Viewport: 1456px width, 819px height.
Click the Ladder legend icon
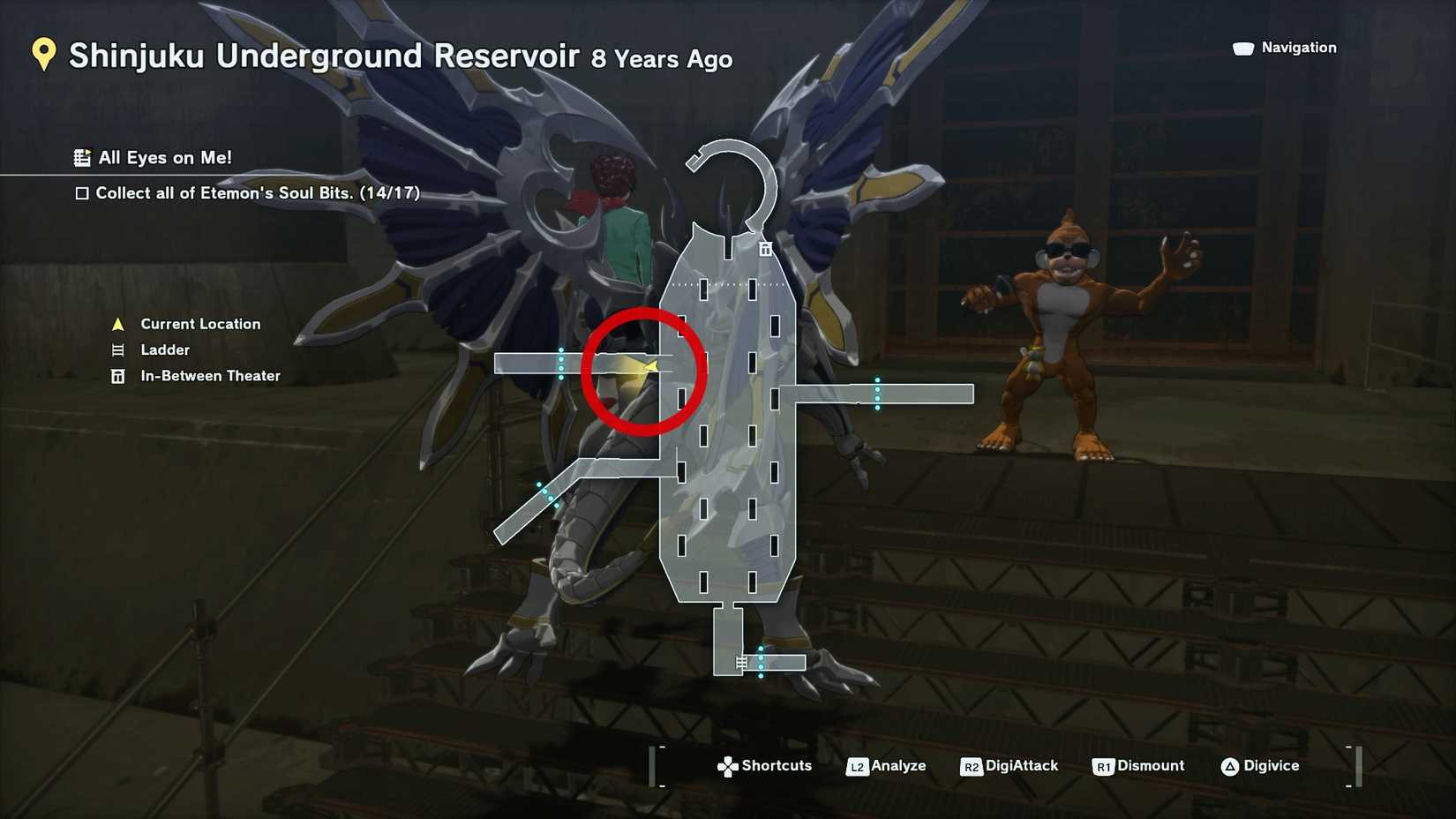click(116, 349)
